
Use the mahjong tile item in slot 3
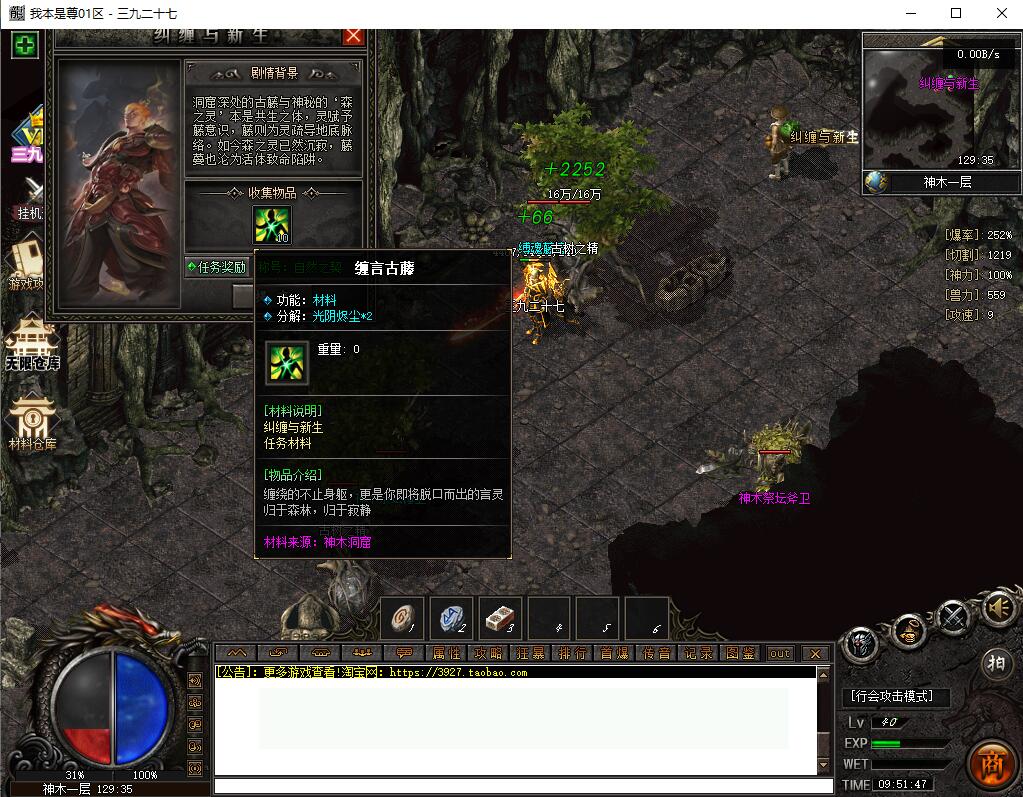[500, 619]
